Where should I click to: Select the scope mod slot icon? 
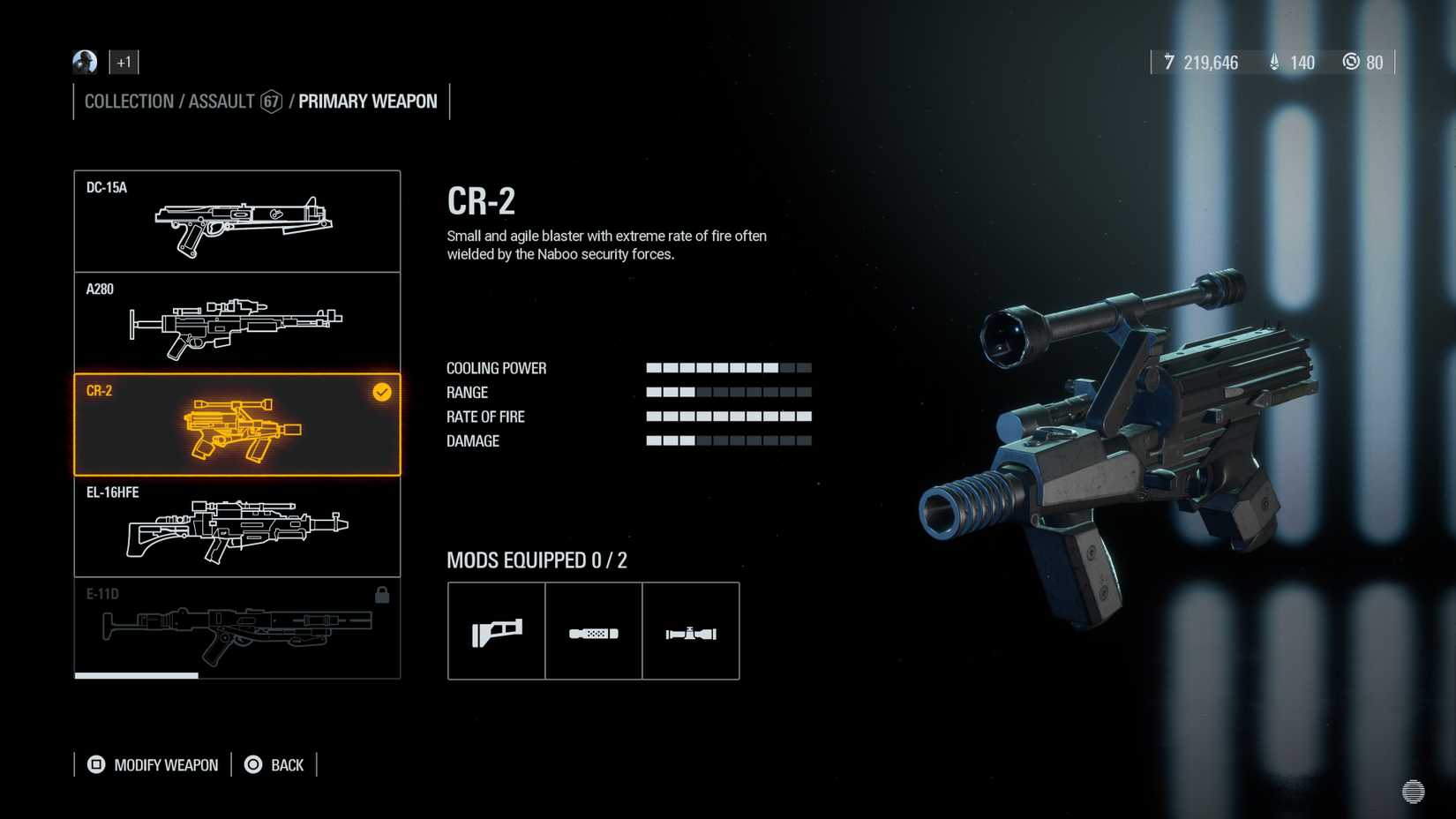tap(691, 630)
